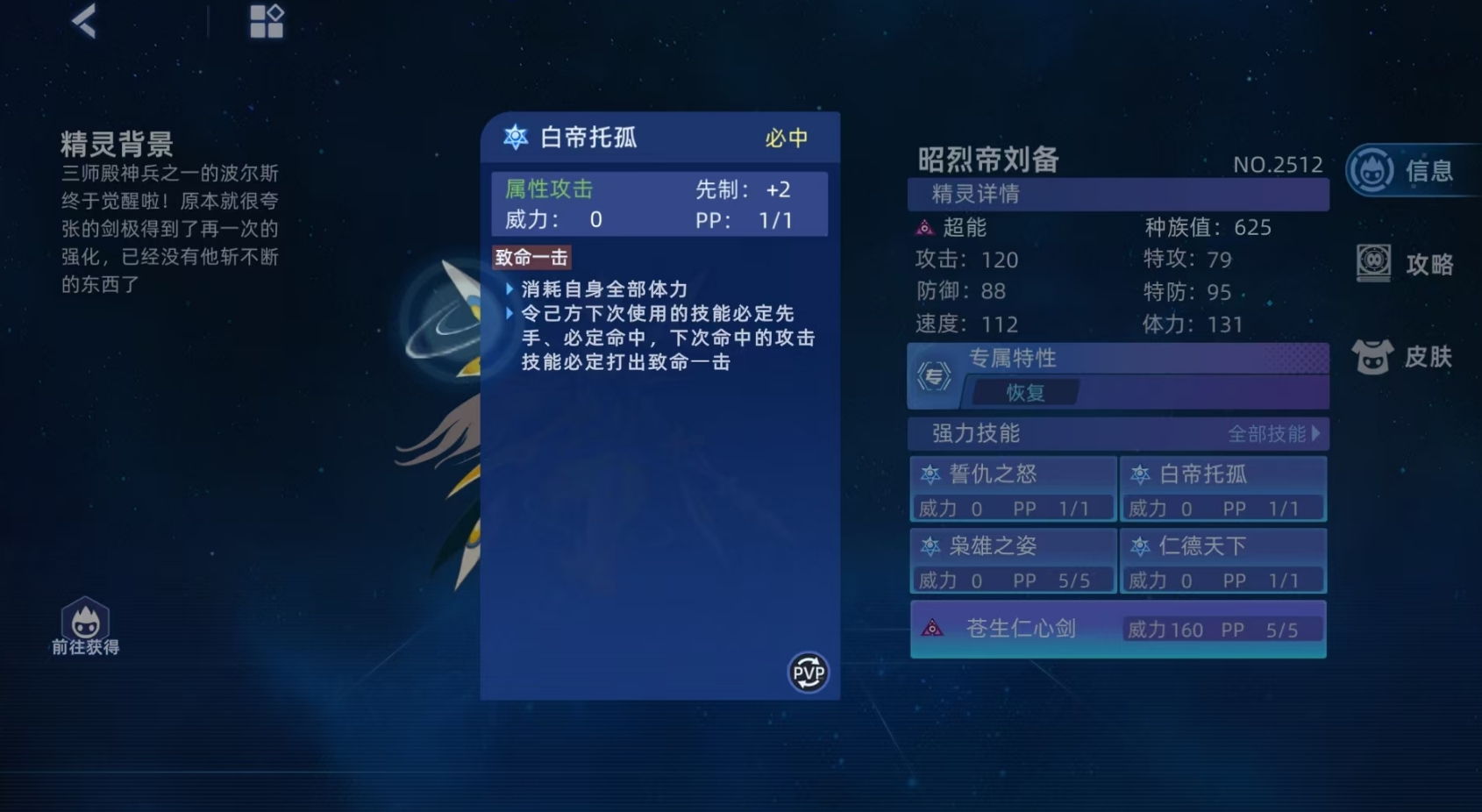Screen dimensions: 1482x812
Task: Tap the 专属特性 hexagon emblem
Action: 932,375
